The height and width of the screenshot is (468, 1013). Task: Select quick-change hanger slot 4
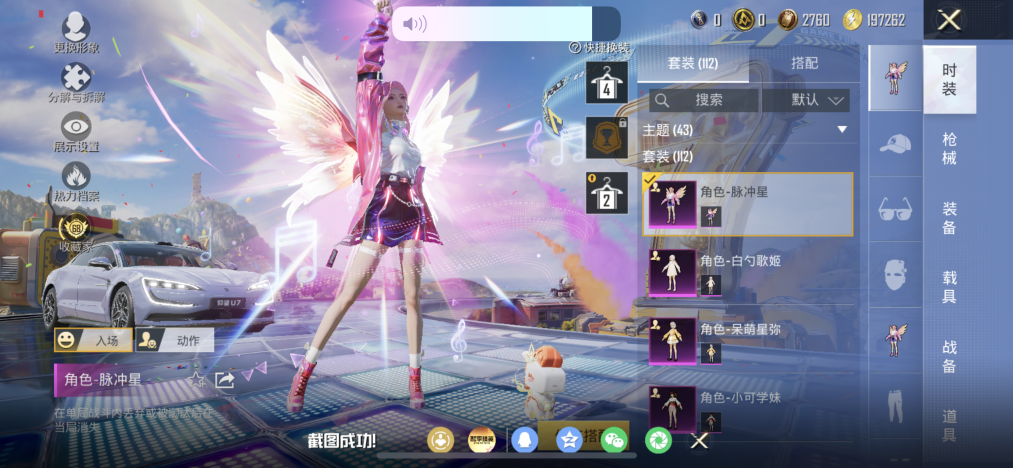click(607, 82)
